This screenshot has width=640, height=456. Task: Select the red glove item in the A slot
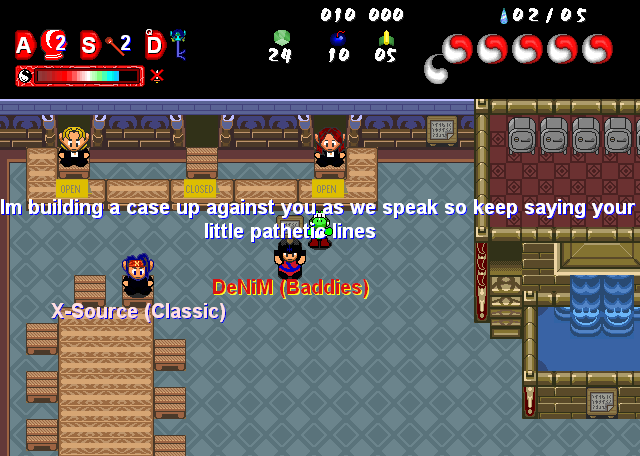tap(53, 42)
